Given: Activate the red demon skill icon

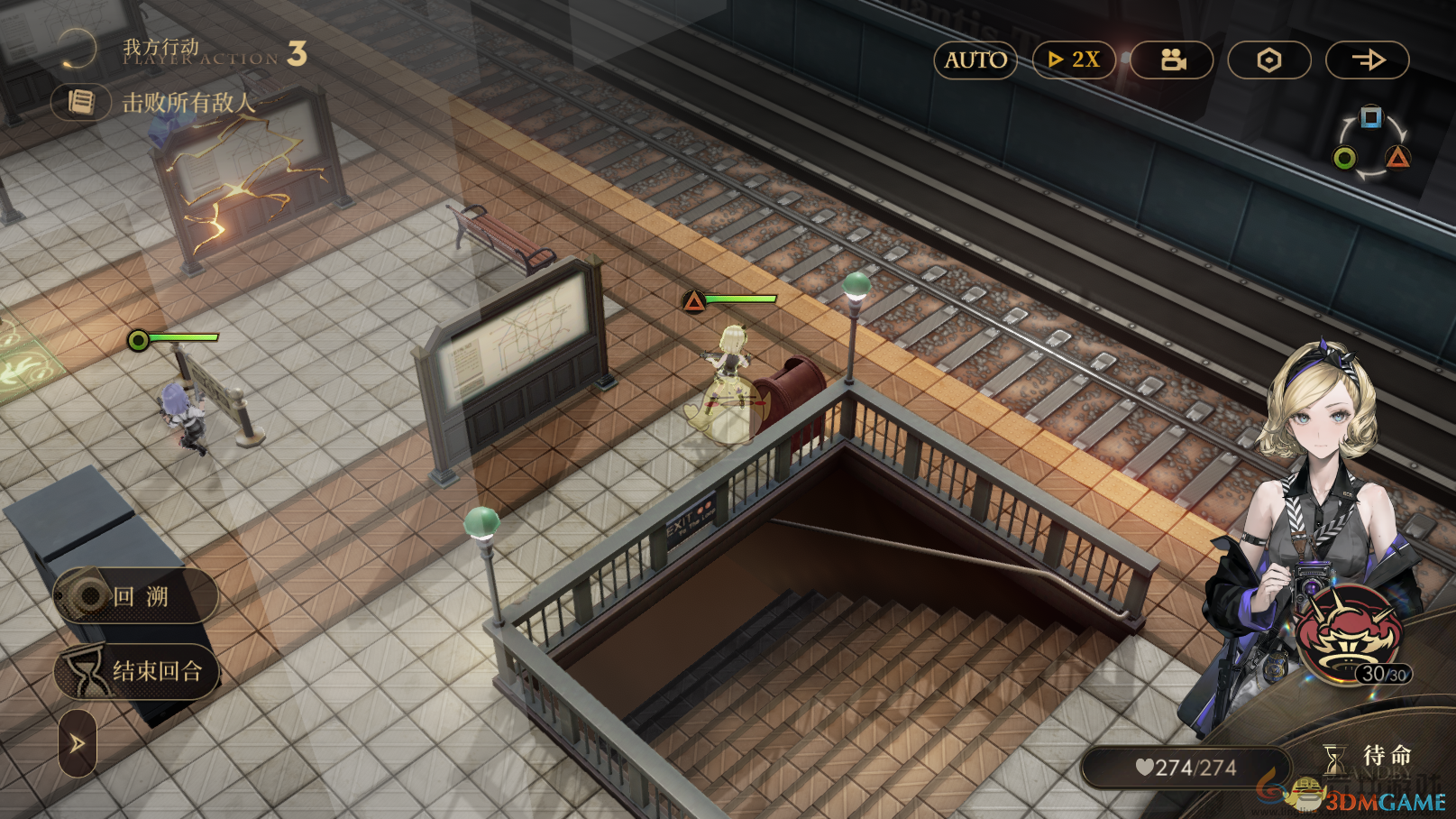Looking at the screenshot, I should pos(1348,631).
